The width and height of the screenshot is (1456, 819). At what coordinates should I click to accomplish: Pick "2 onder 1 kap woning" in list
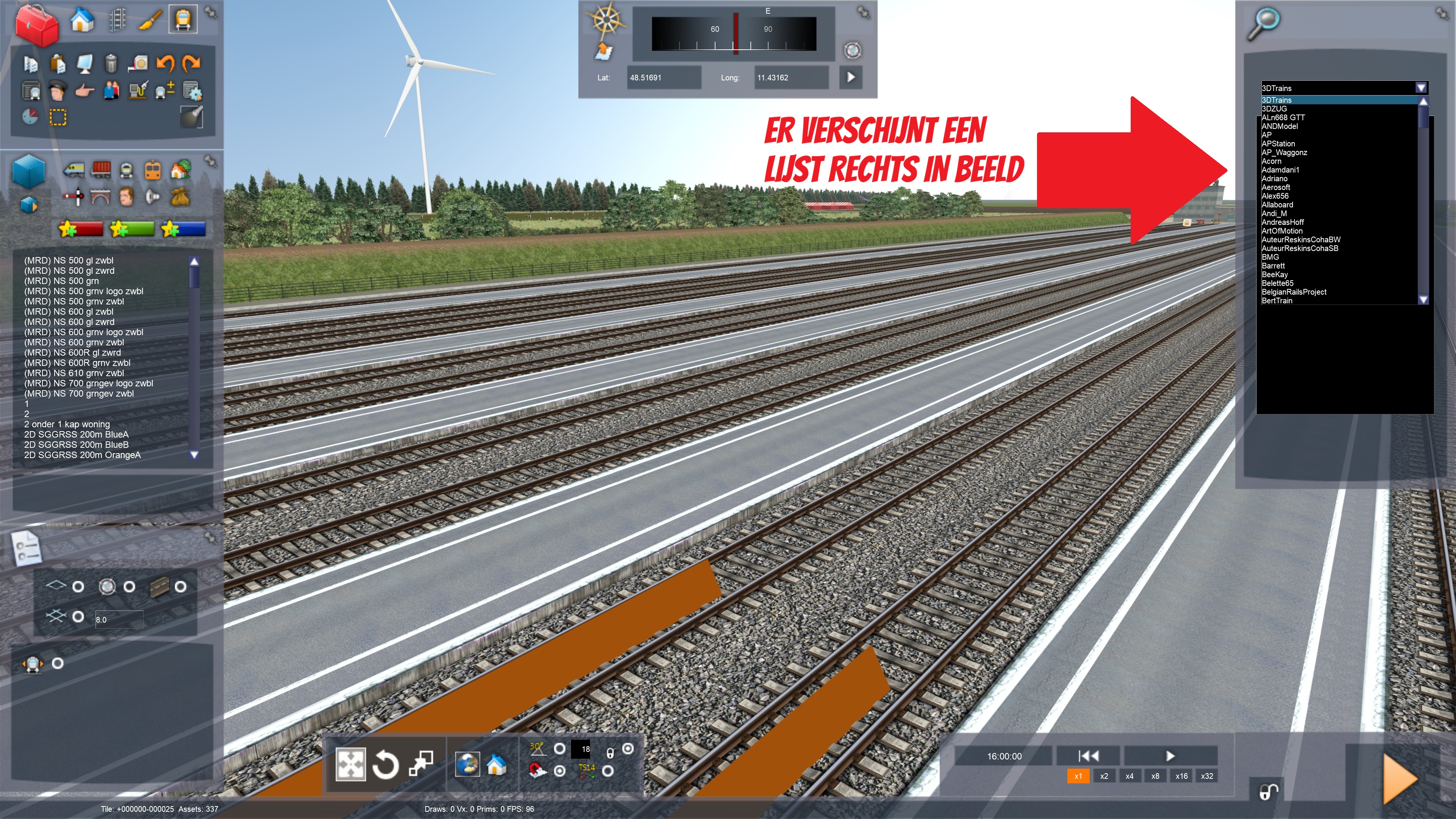[x=67, y=424]
